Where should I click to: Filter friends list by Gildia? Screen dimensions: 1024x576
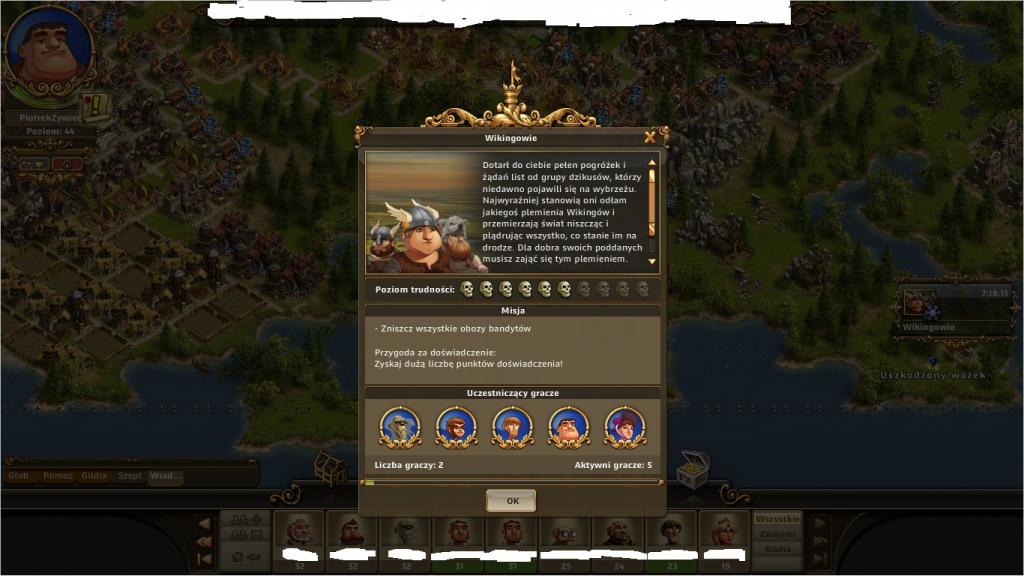coord(776,549)
